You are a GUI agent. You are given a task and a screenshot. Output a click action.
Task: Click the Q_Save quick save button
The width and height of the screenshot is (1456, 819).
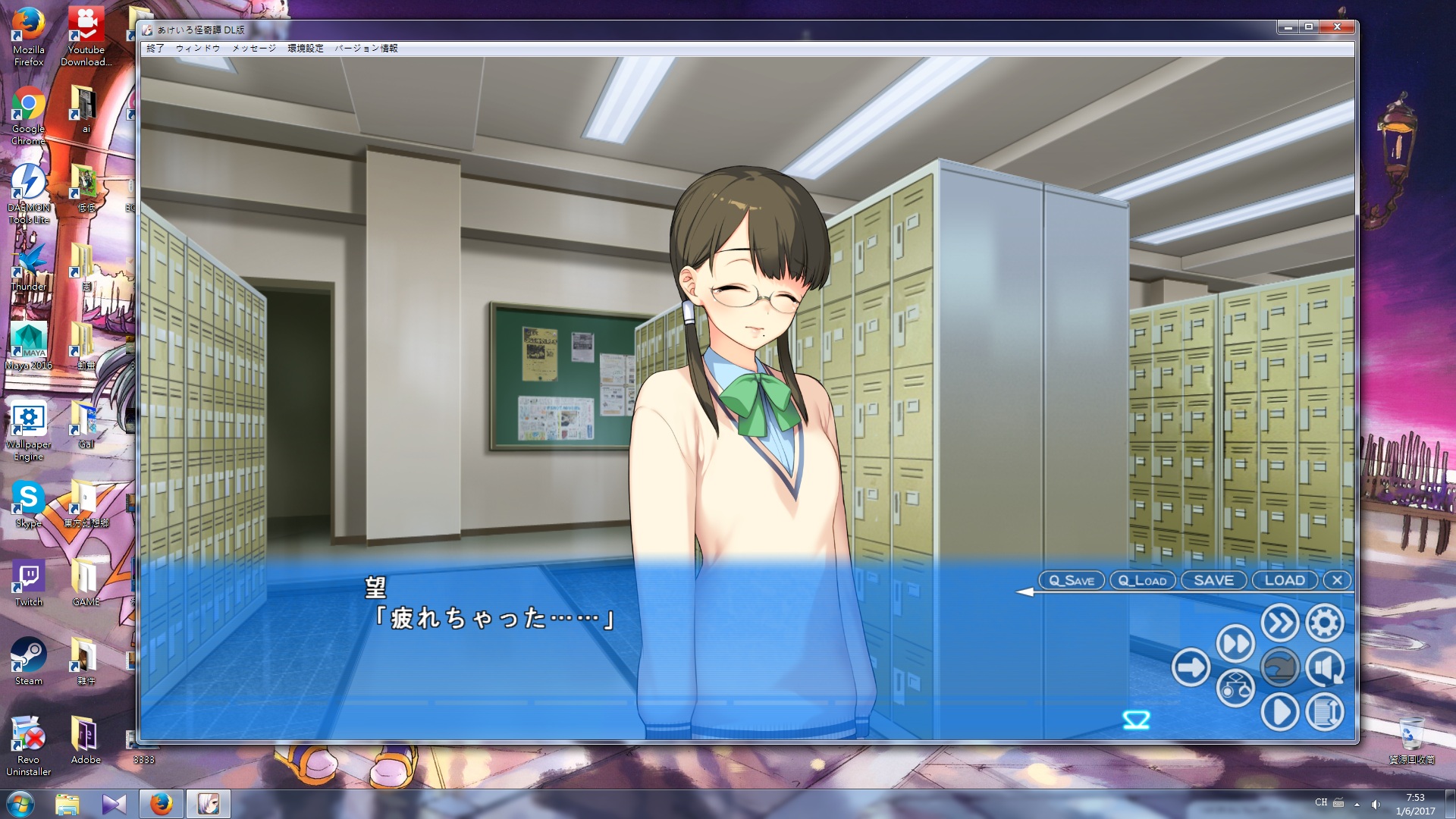pos(1071,581)
